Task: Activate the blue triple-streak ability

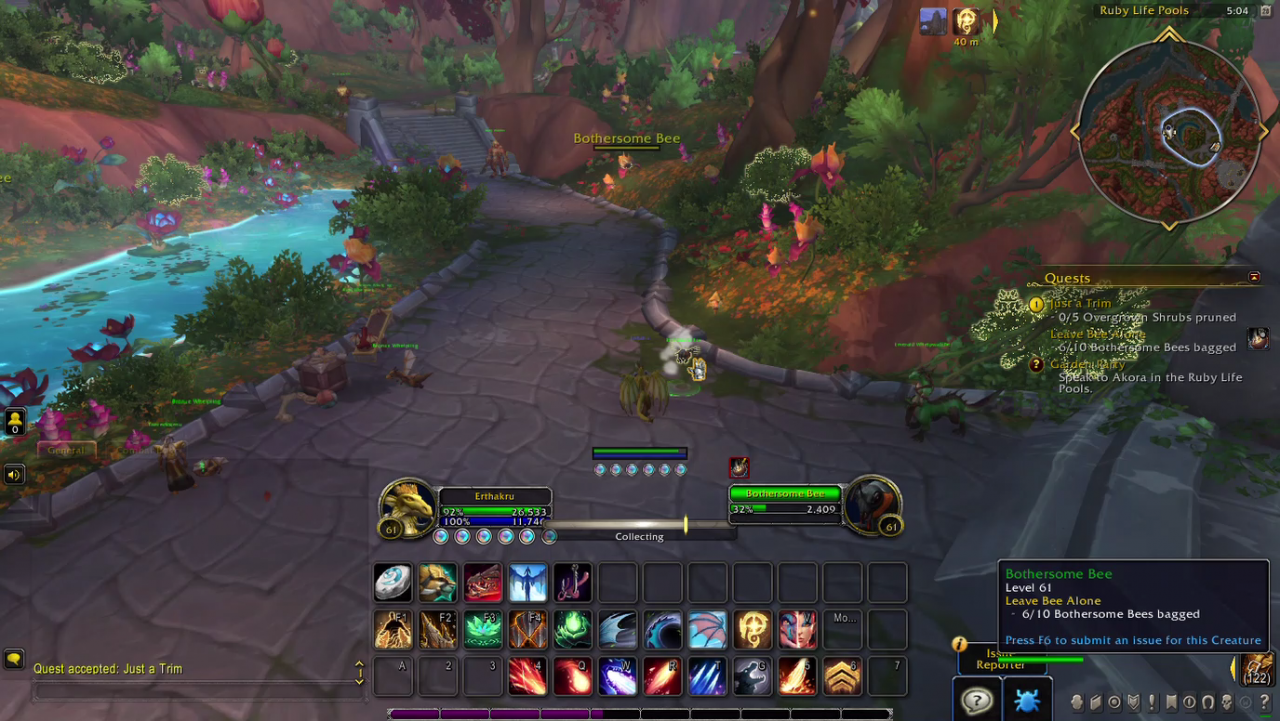Action: [x=707, y=677]
